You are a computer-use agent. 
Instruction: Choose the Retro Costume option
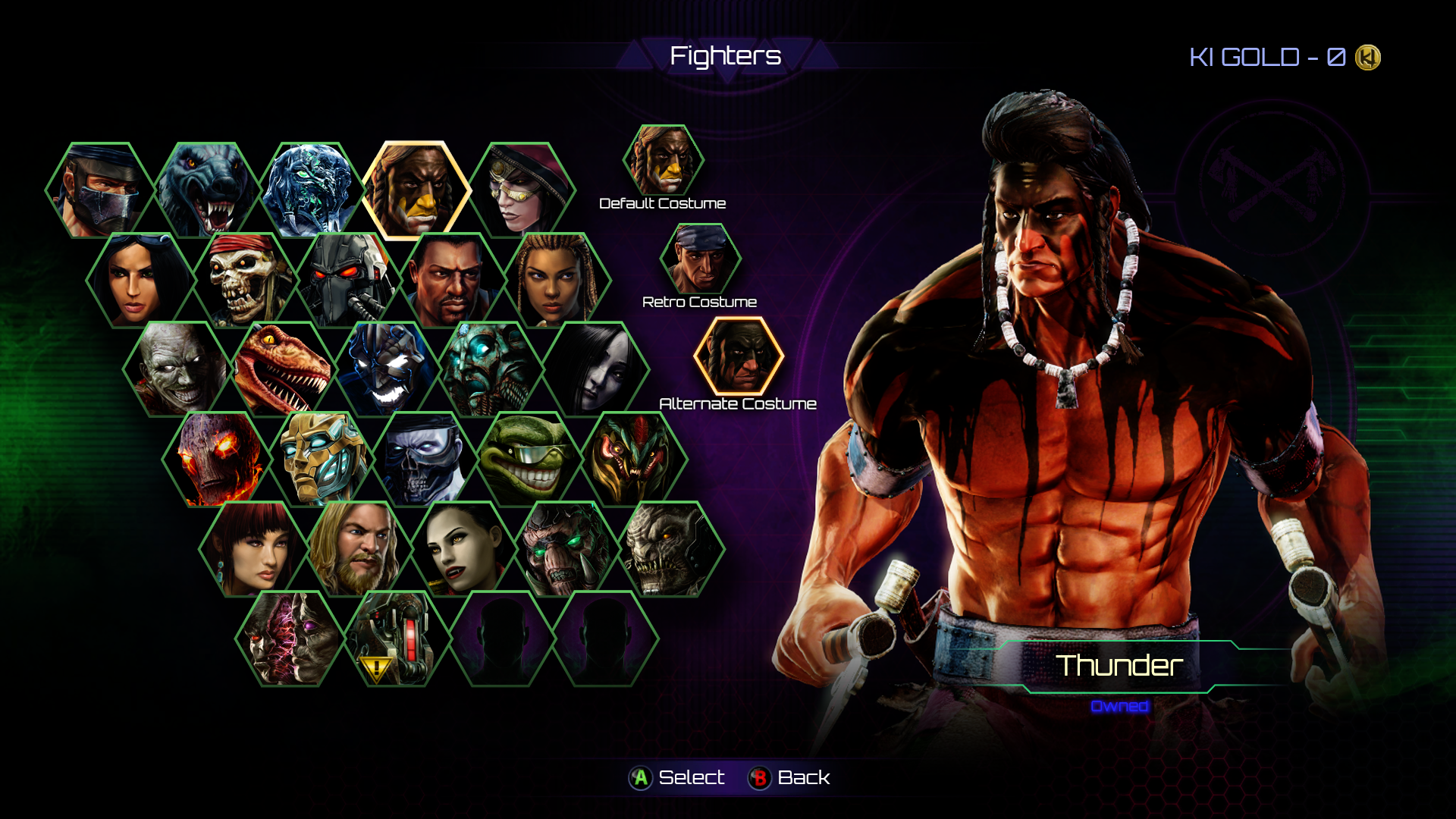(x=700, y=259)
